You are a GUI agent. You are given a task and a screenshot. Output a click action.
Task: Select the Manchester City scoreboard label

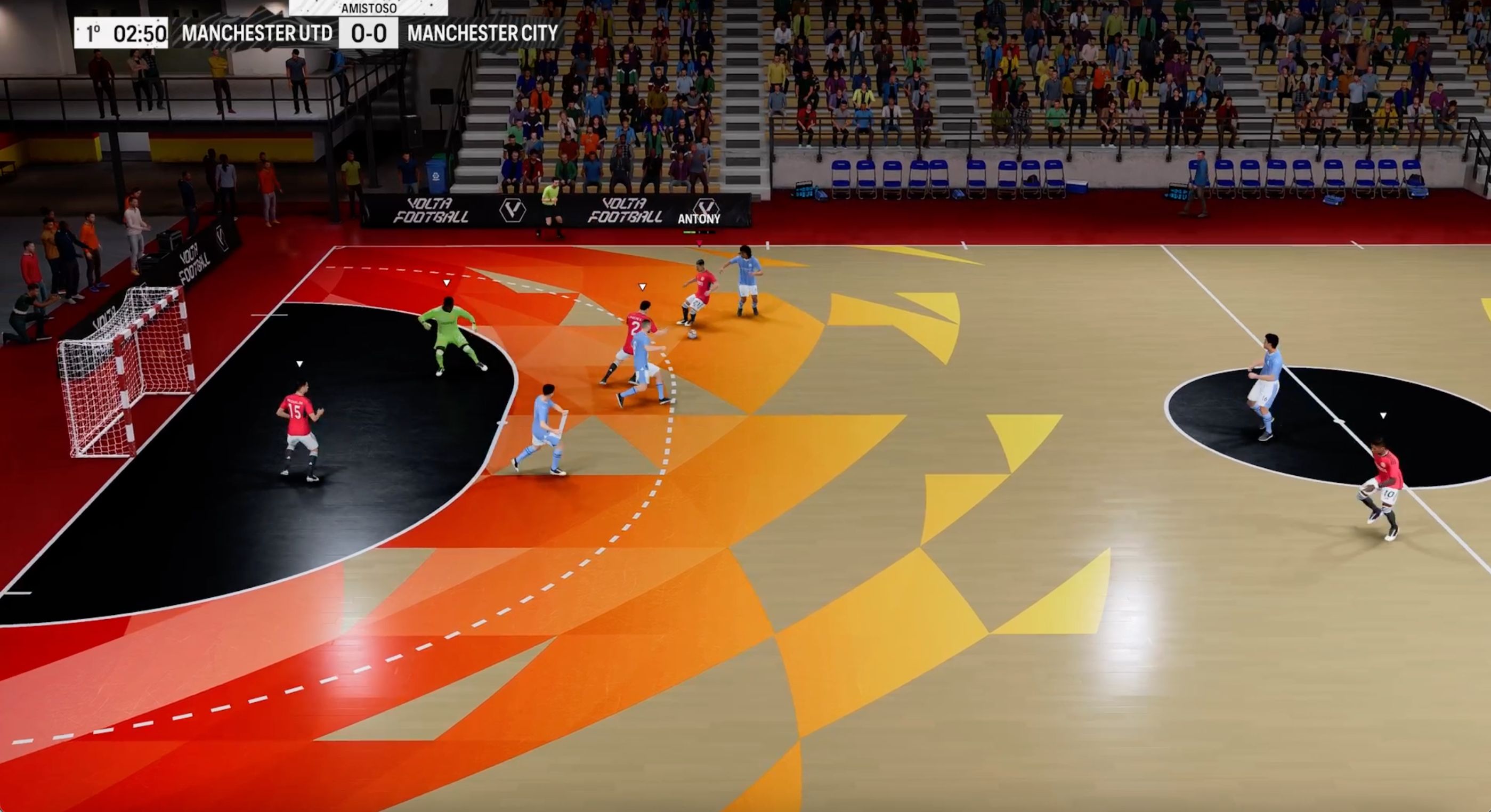[x=483, y=34]
